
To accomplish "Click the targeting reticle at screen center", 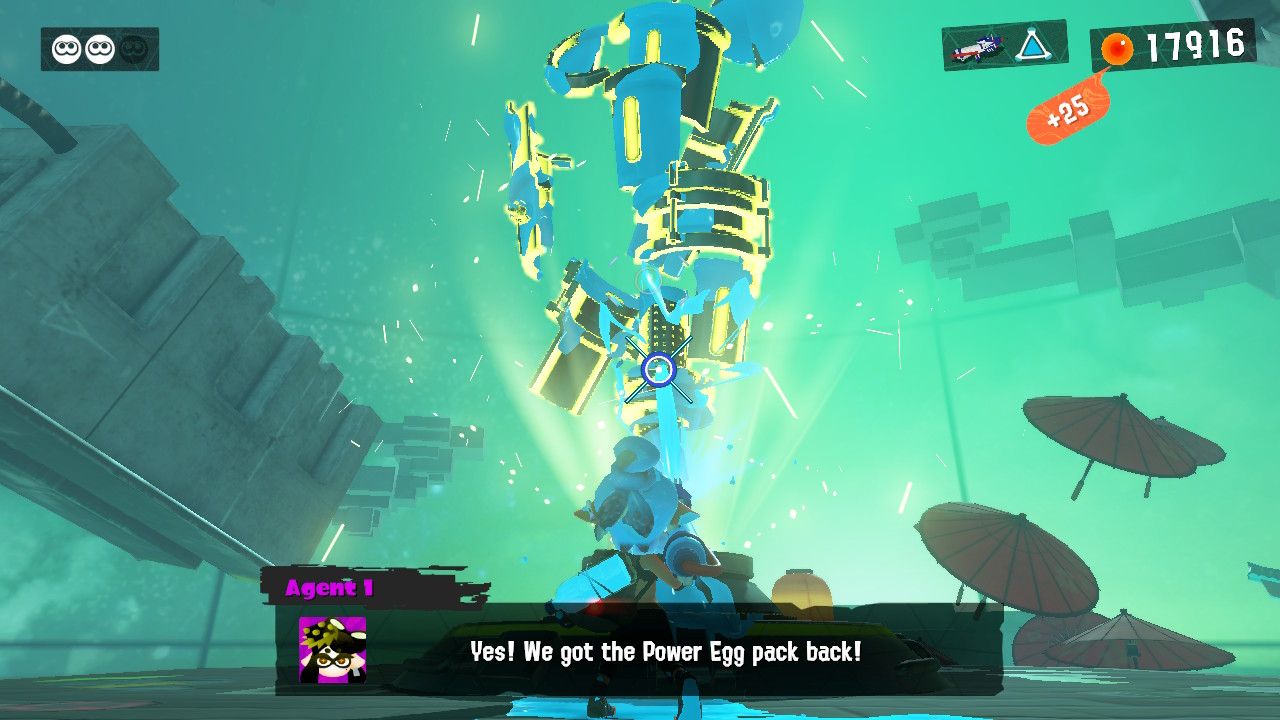I will (660, 368).
